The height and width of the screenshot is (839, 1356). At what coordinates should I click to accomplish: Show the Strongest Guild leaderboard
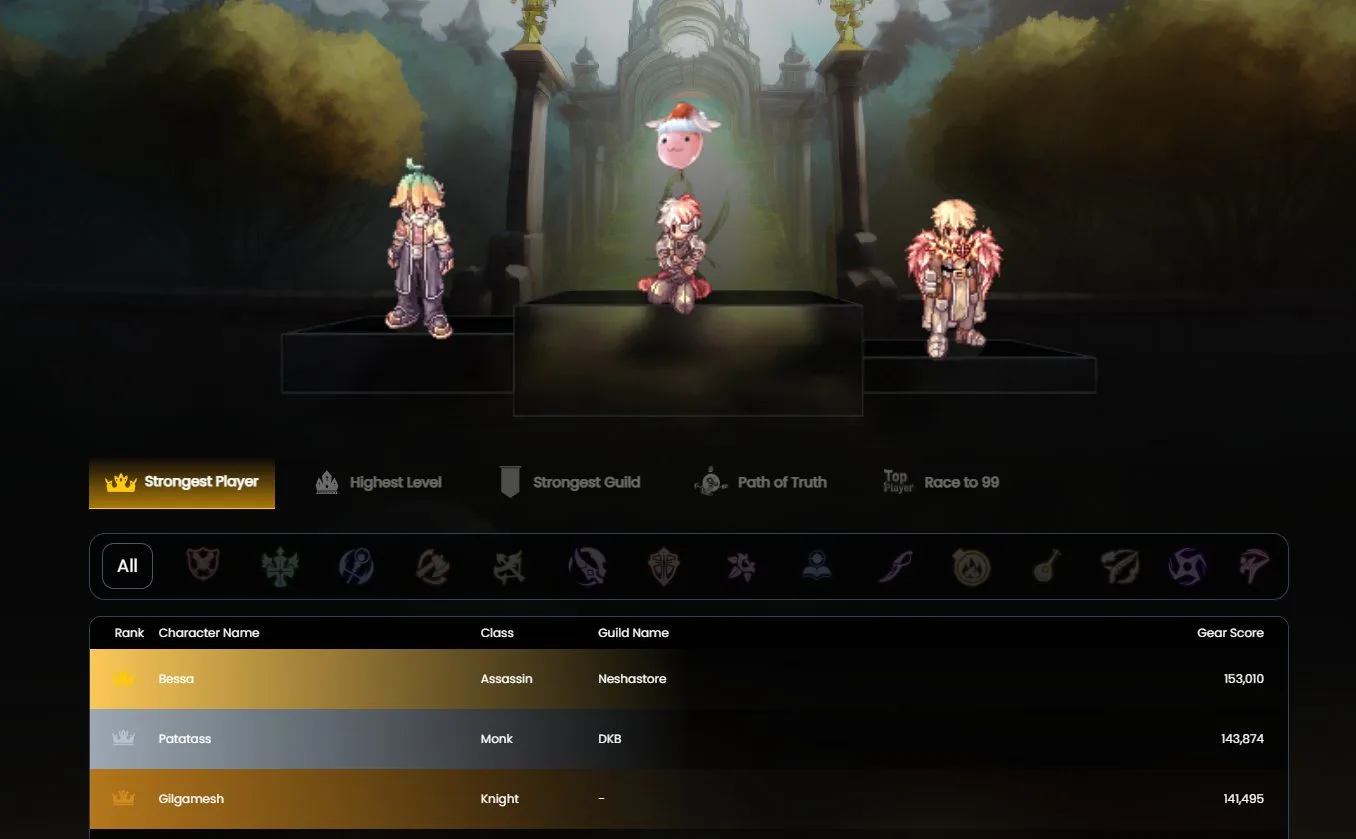coord(570,483)
